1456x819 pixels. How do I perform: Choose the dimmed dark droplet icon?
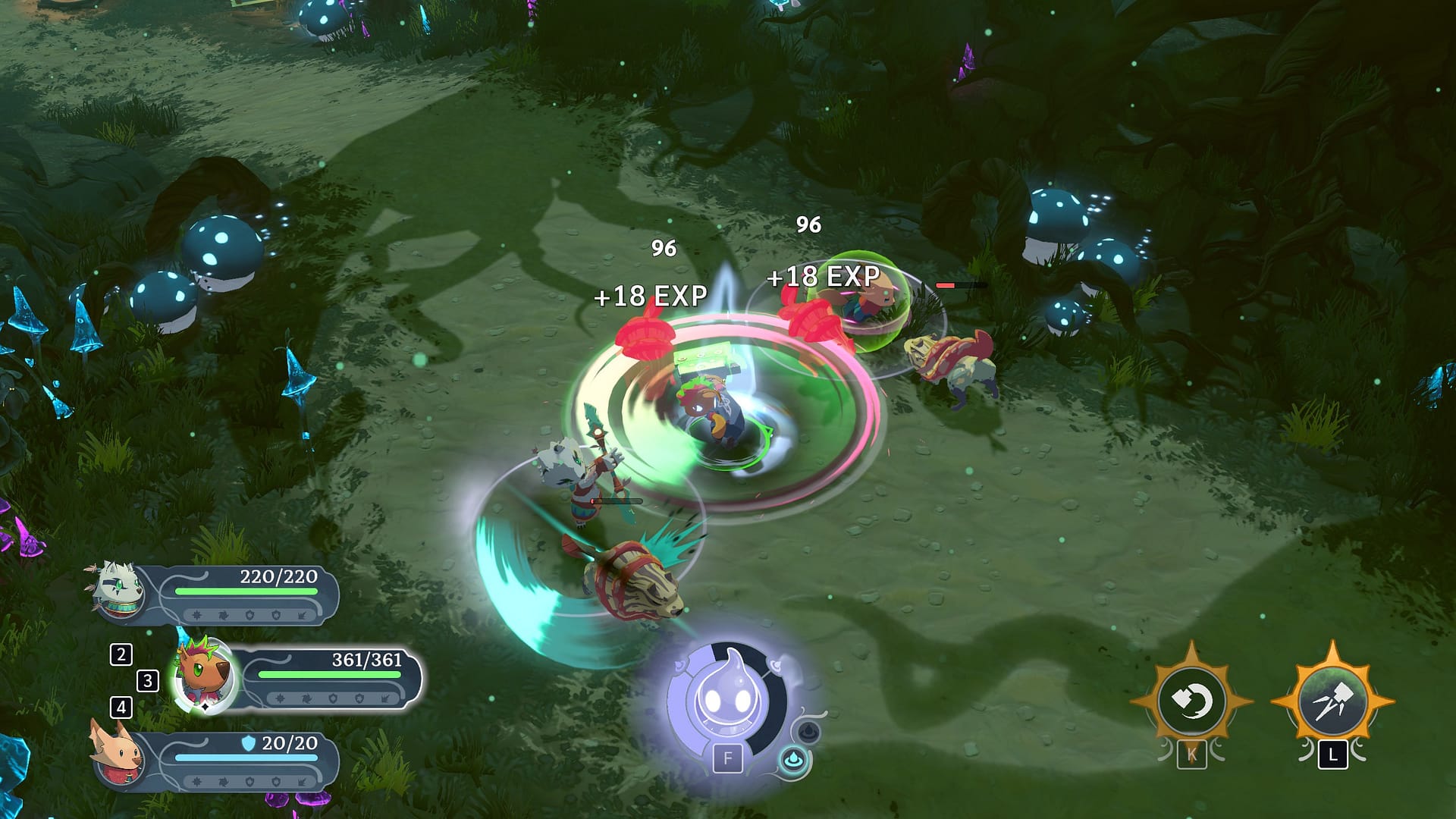(x=808, y=732)
